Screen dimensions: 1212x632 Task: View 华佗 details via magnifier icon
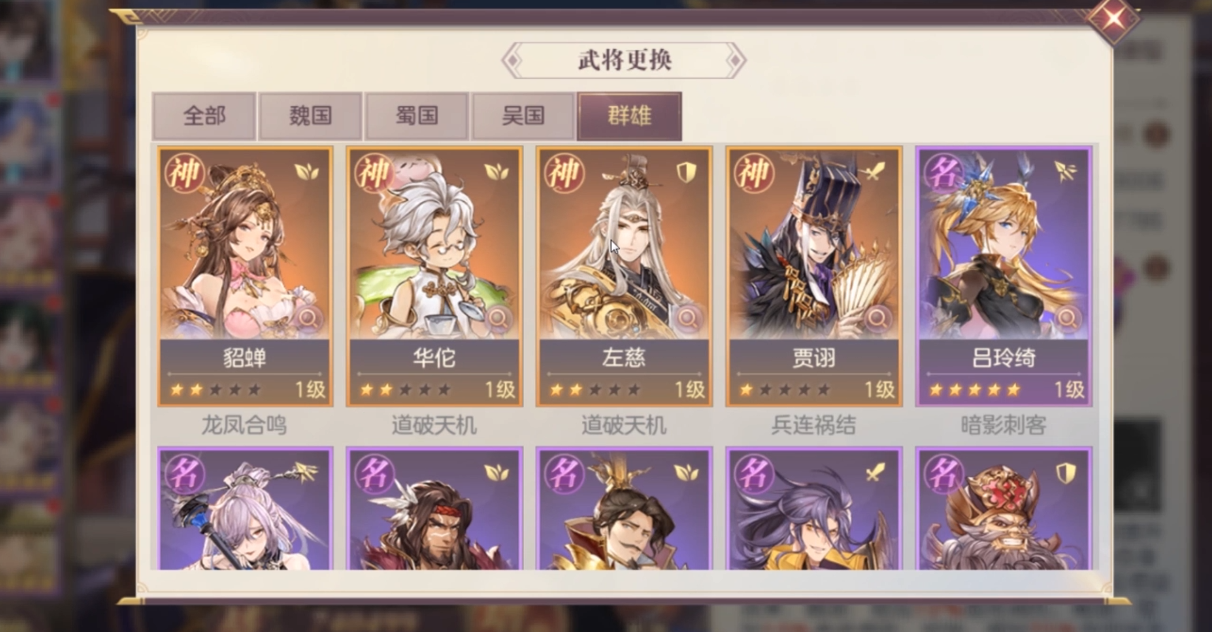pos(497,319)
